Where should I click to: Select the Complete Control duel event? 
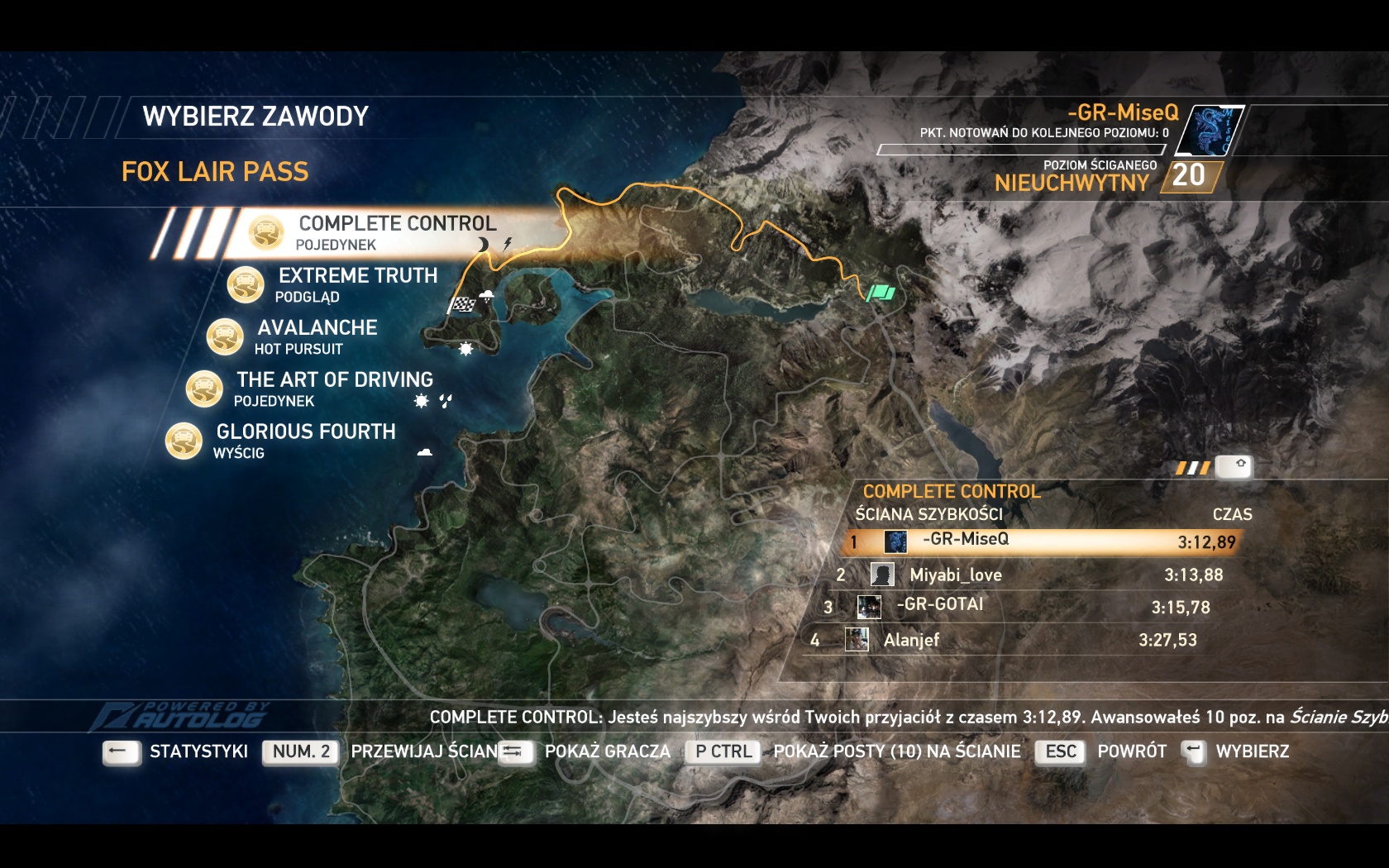point(397,231)
